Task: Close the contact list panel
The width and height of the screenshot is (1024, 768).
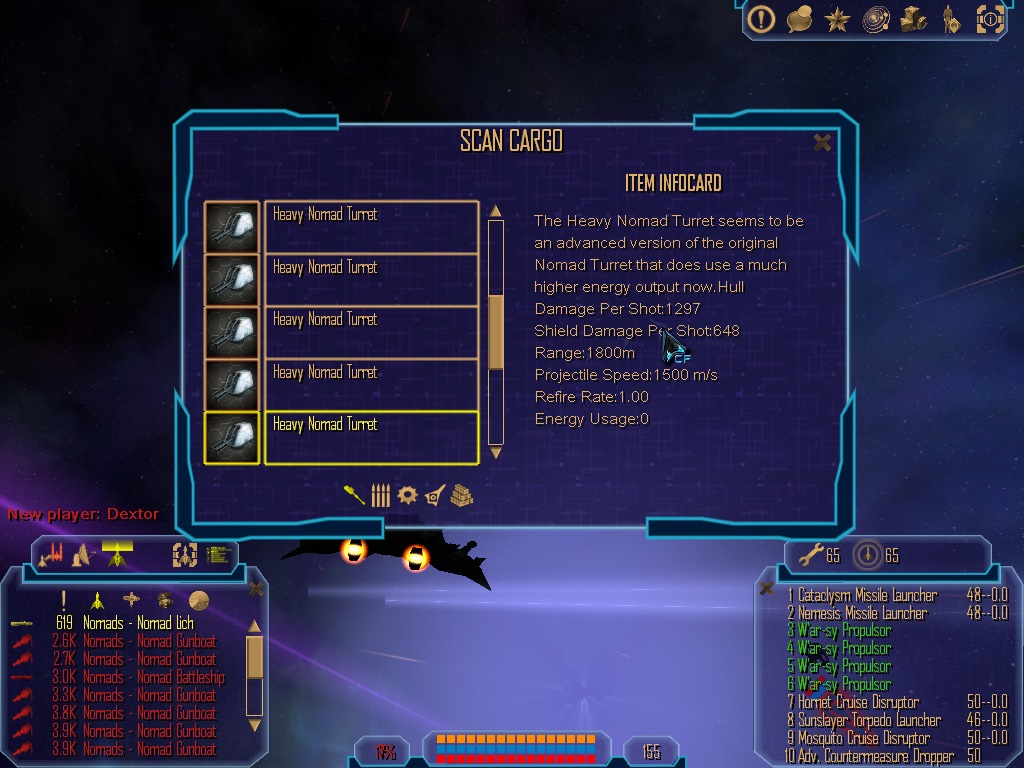Action: pyautogui.click(x=256, y=589)
